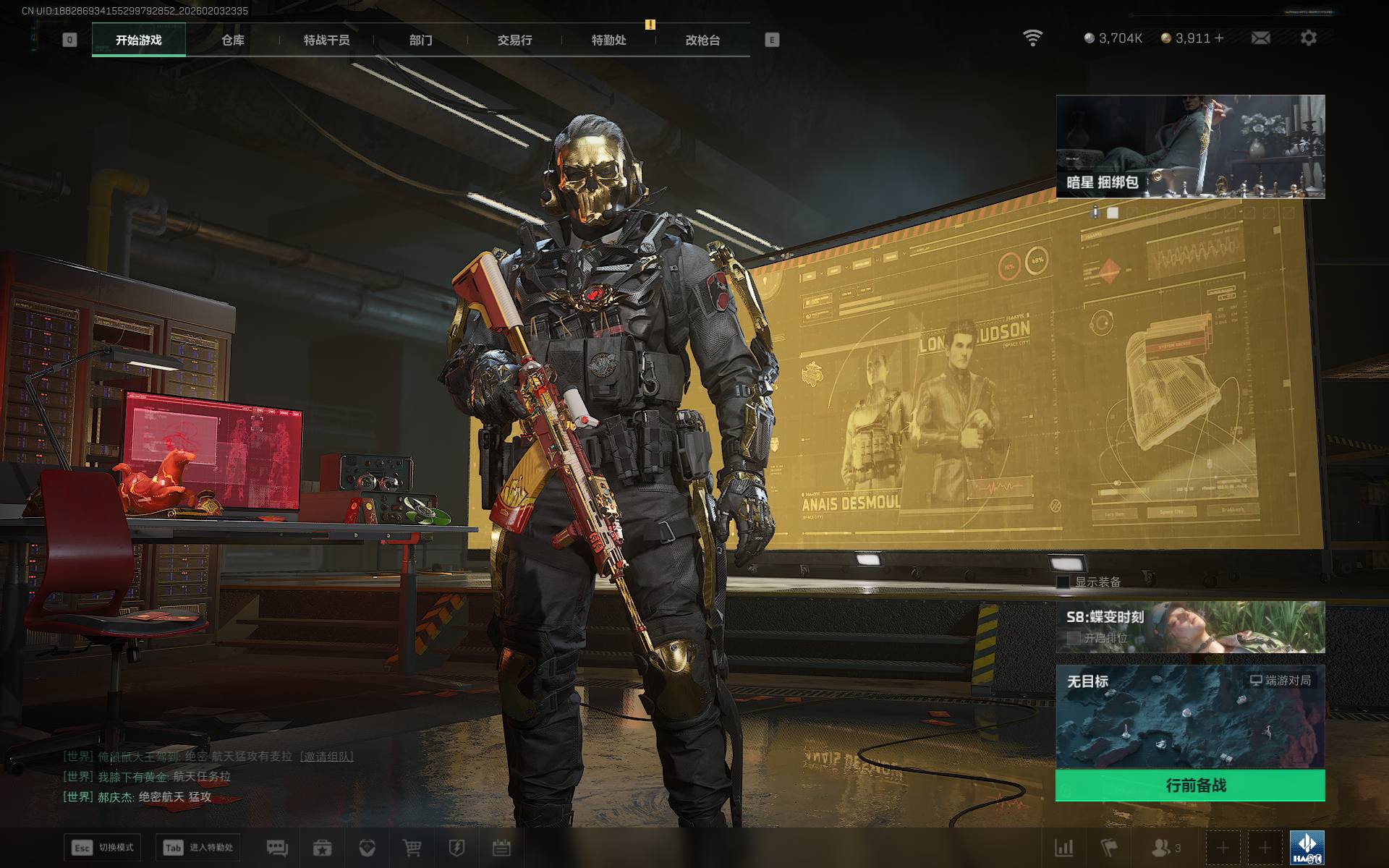Toggle the 显示装备 checkbox

[x=1063, y=582]
